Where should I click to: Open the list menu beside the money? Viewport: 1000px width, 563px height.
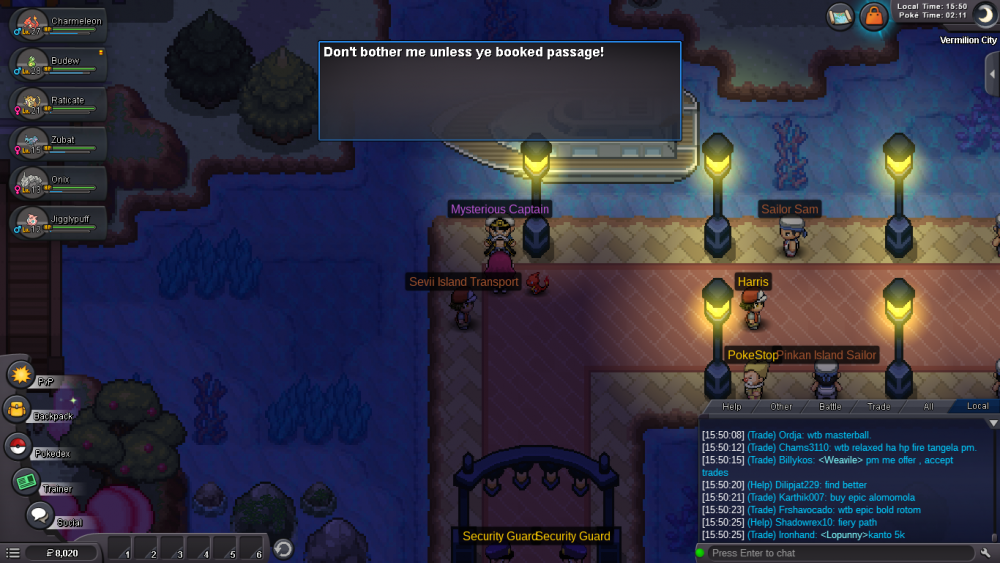coord(12,552)
